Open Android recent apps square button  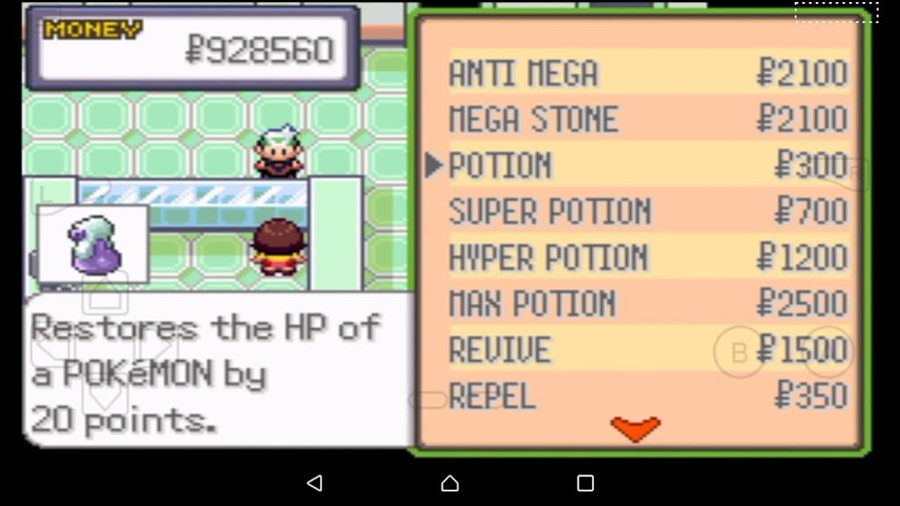point(585,483)
